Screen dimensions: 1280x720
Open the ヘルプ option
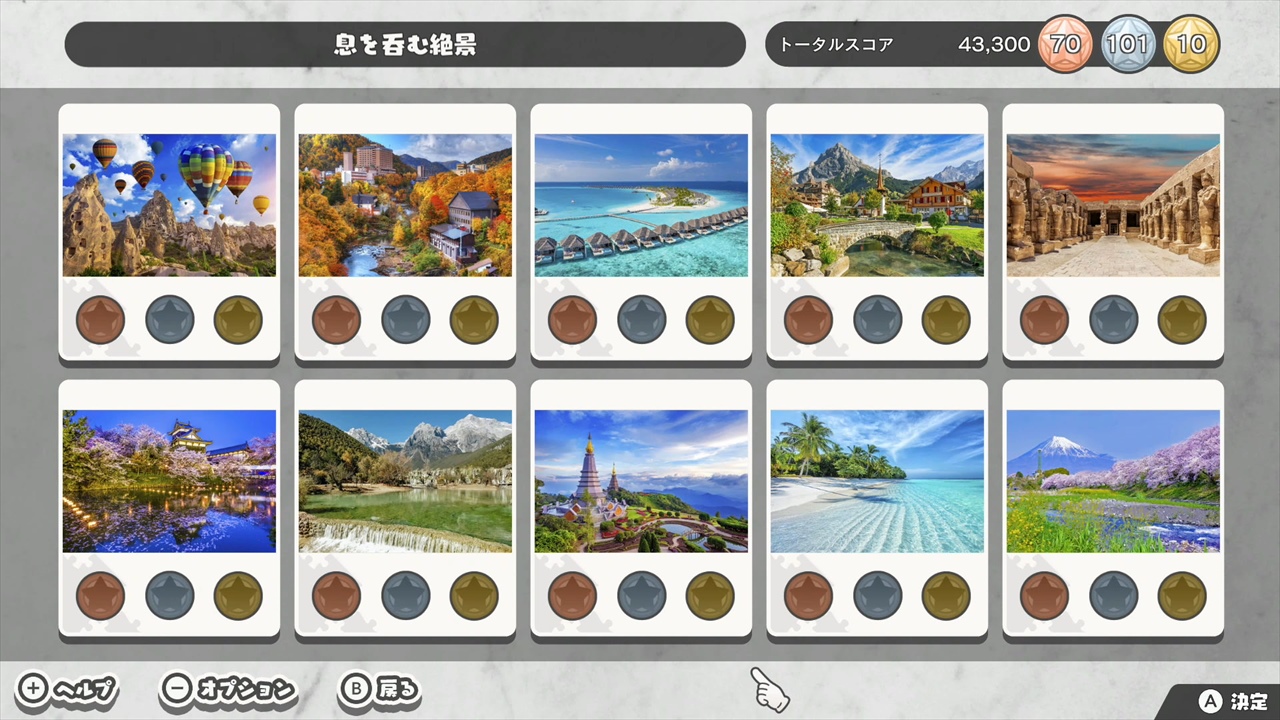(x=80, y=689)
